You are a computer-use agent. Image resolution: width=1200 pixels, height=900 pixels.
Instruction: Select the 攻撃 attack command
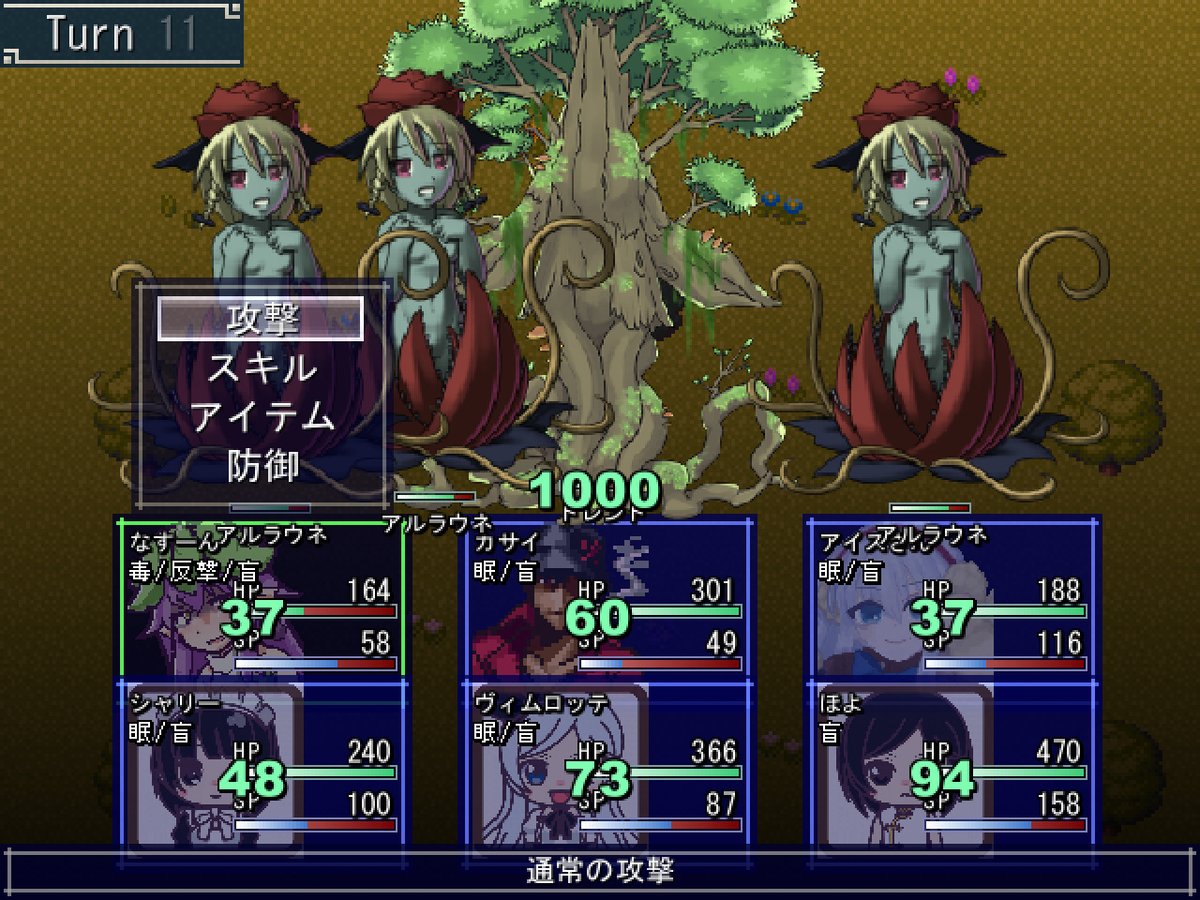pos(260,319)
